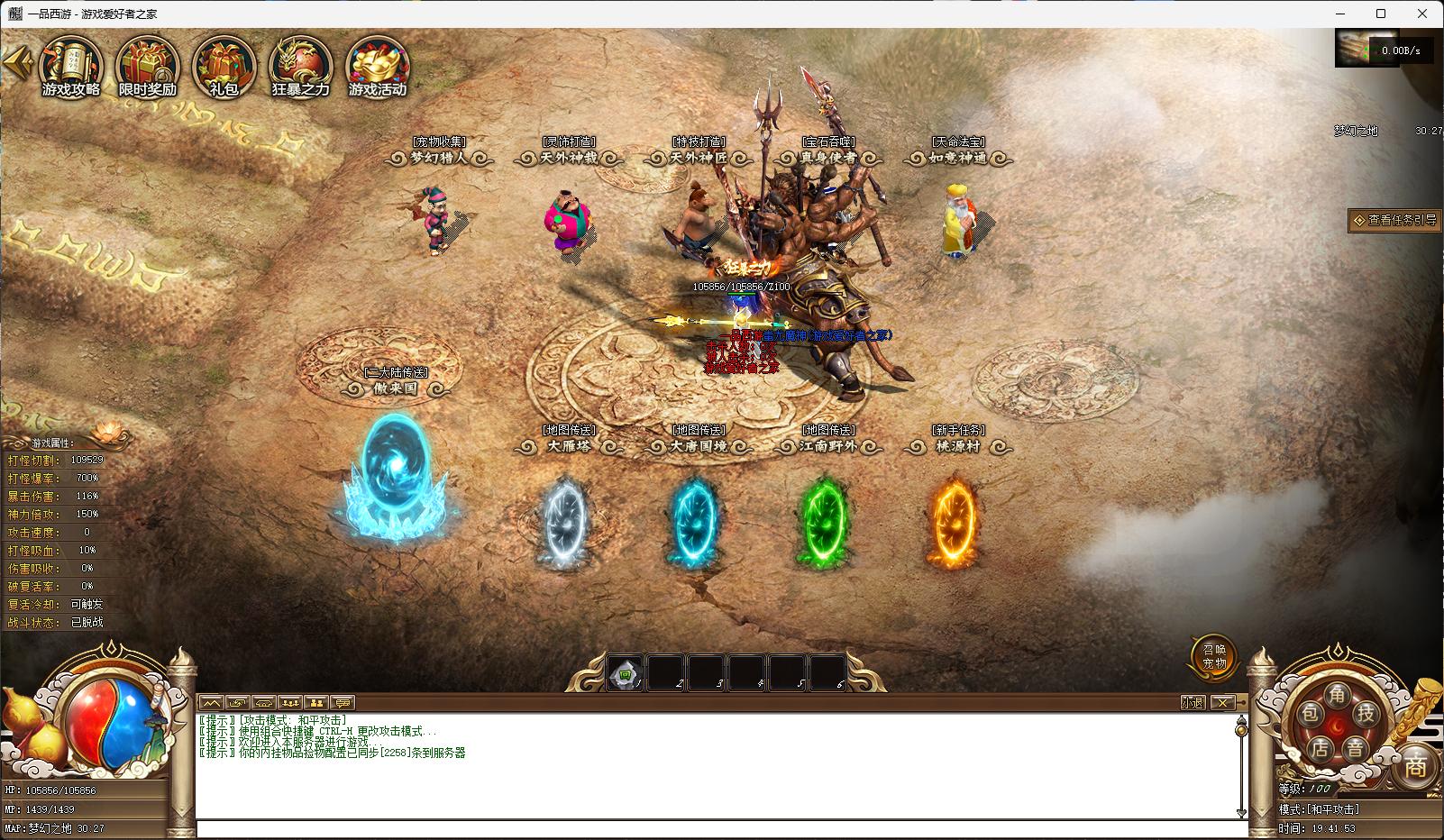Viewport: 1444px width, 840px height.
Task: Use the return stone in hotbar slot 1
Action: 625,673
